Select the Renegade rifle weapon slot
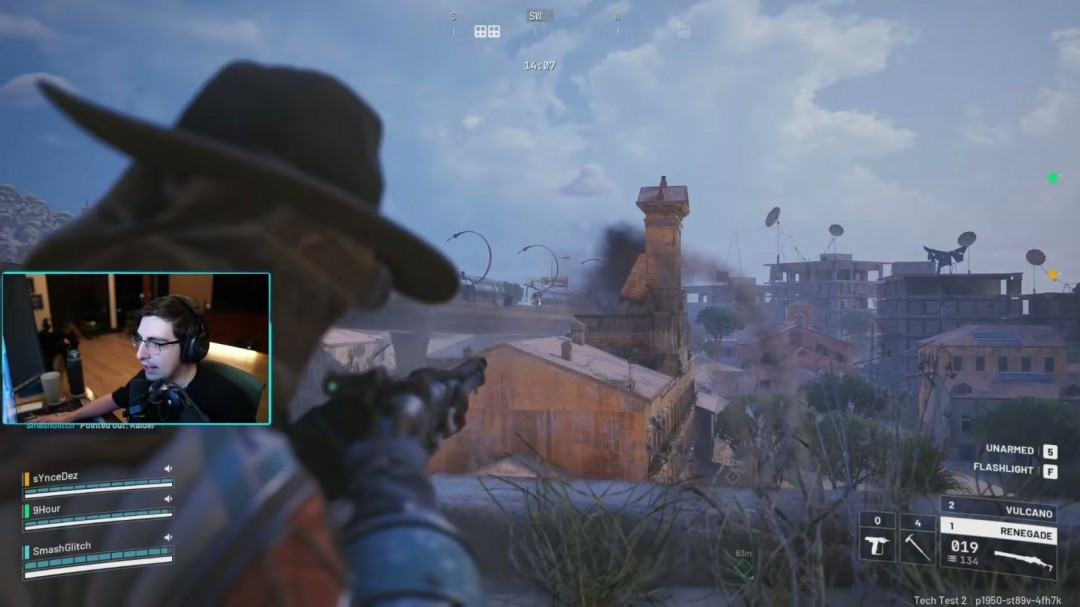 (x=998, y=548)
